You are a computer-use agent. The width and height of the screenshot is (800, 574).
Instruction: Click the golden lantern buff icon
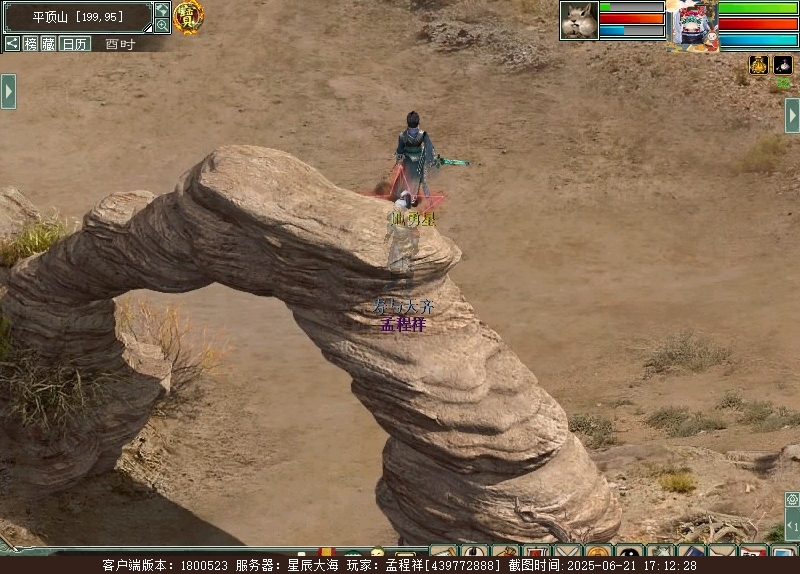pos(759,65)
